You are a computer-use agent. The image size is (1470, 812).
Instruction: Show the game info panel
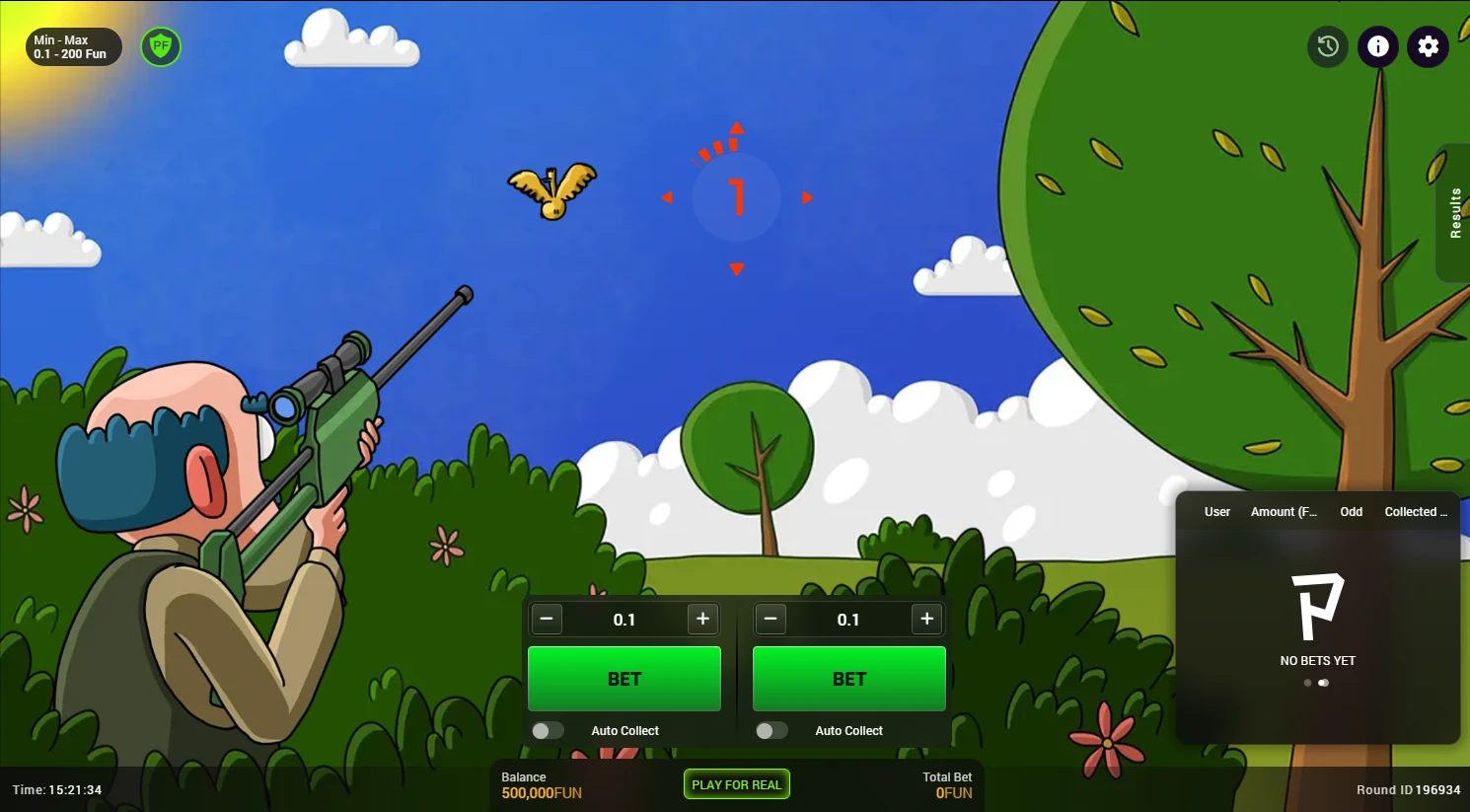(1378, 46)
